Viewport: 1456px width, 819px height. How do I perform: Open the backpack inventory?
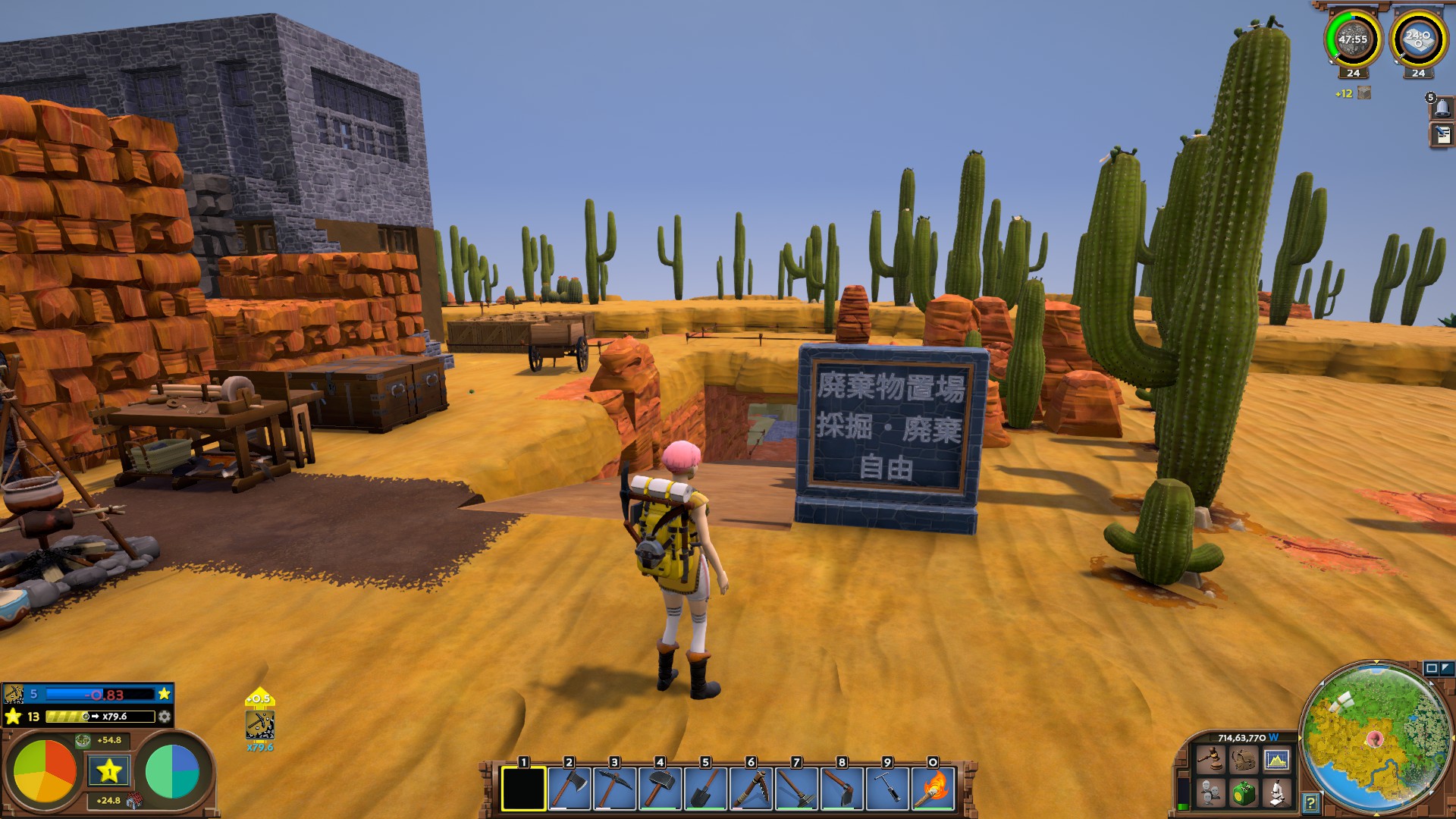(1243, 760)
